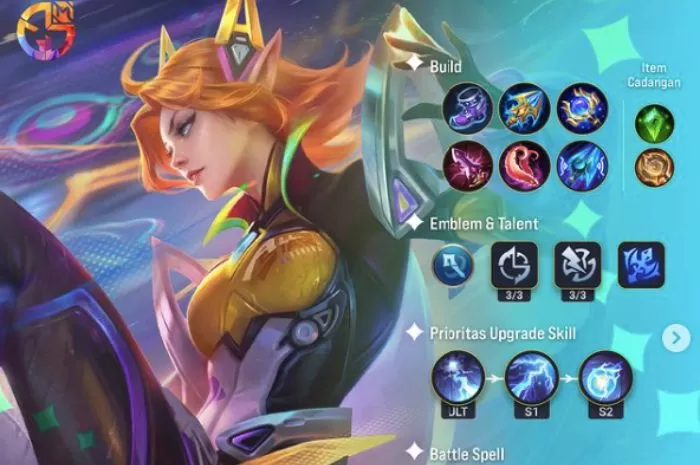Select the S1 lightning skill icon
This screenshot has height=465, width=700.
(x=531, y=378)
